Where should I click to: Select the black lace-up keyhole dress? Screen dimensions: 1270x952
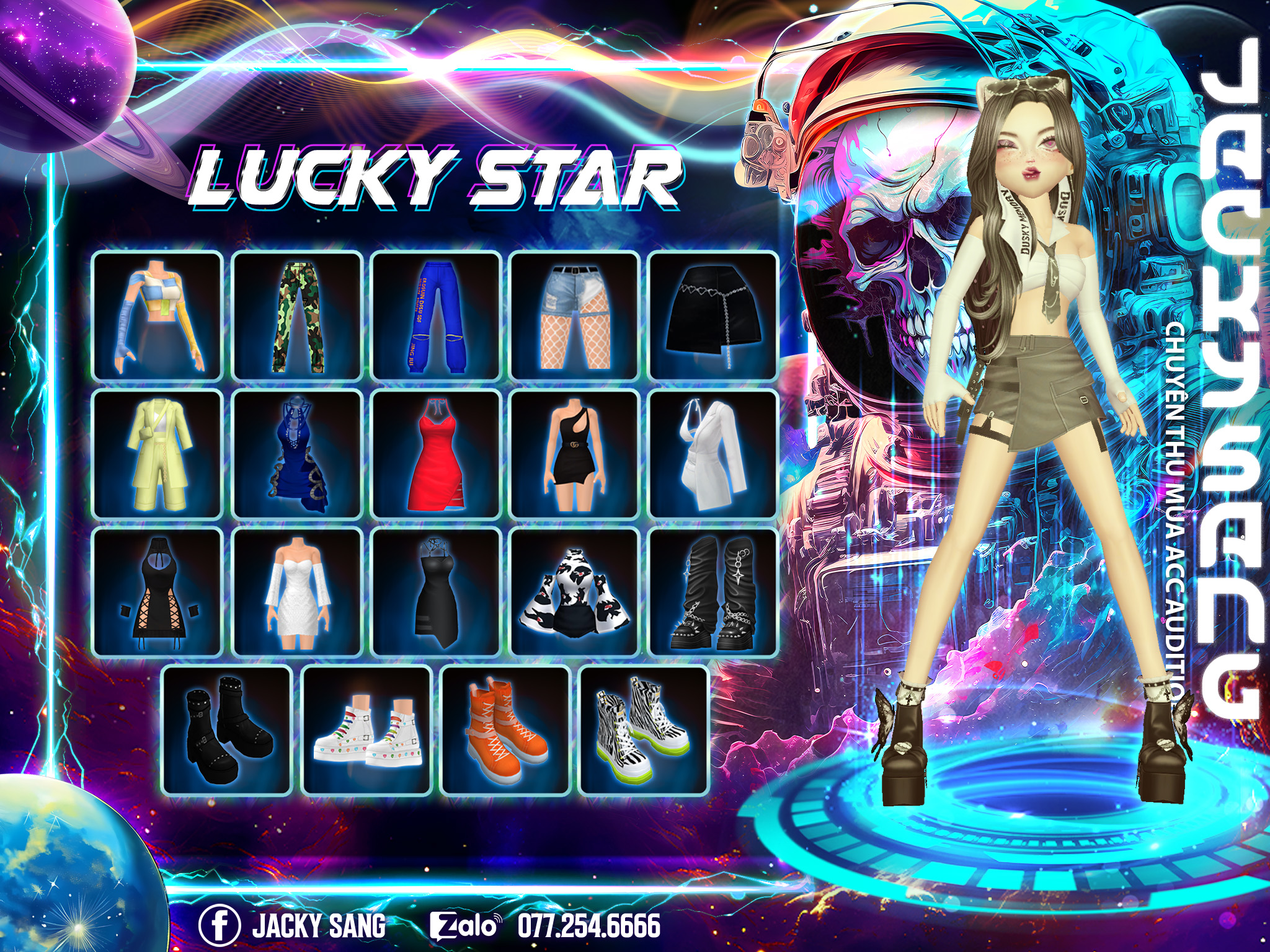158,593
